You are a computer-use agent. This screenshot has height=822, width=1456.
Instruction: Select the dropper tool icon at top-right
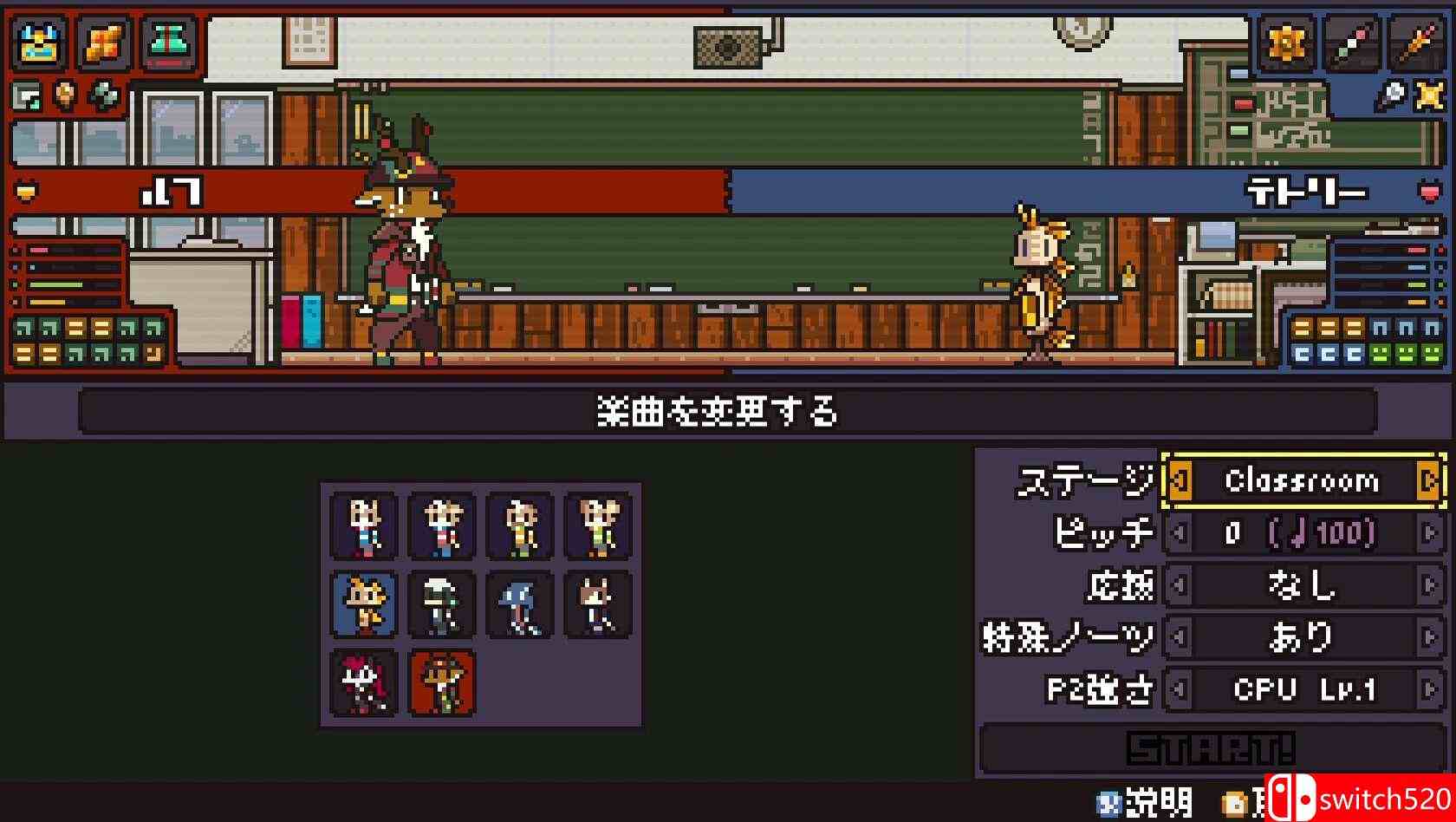1355,42
